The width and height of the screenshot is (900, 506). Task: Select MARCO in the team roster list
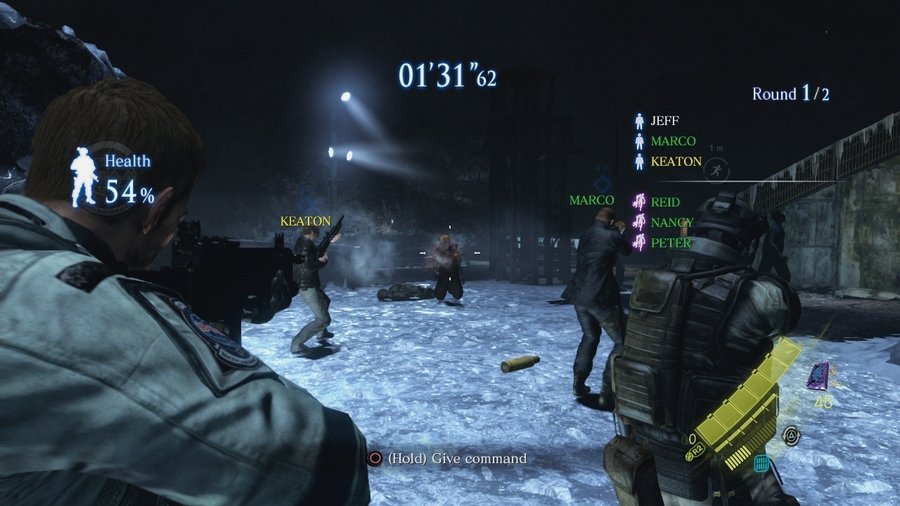click(x=672, y=141)
